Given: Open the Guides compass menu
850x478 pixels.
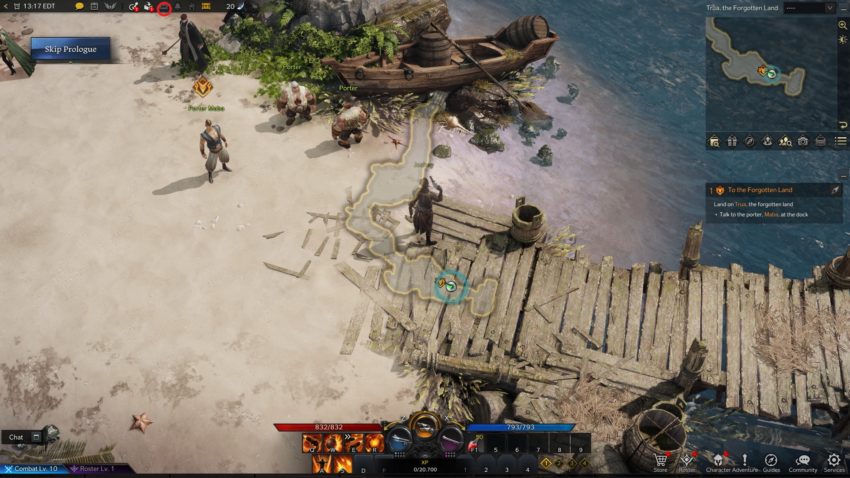Looking at the screenshot, I should (x=771, y=461).
